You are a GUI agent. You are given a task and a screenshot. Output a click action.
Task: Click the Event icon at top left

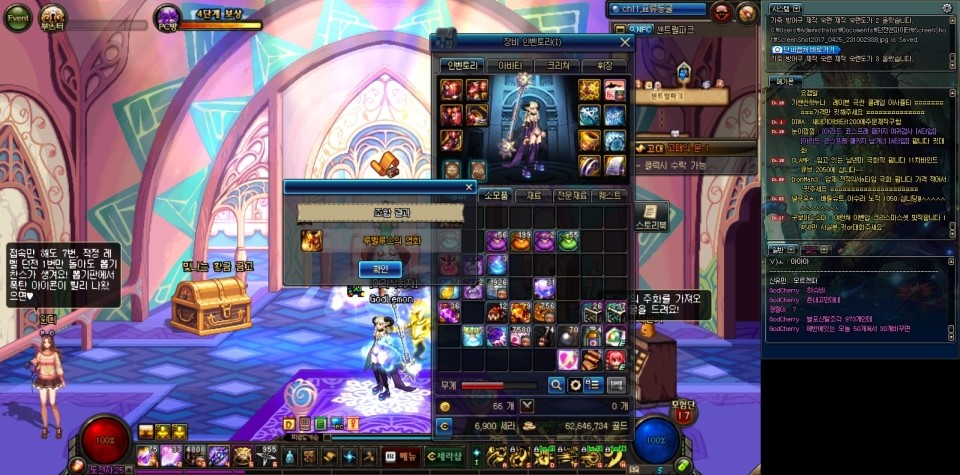click(x=19, y=17)
